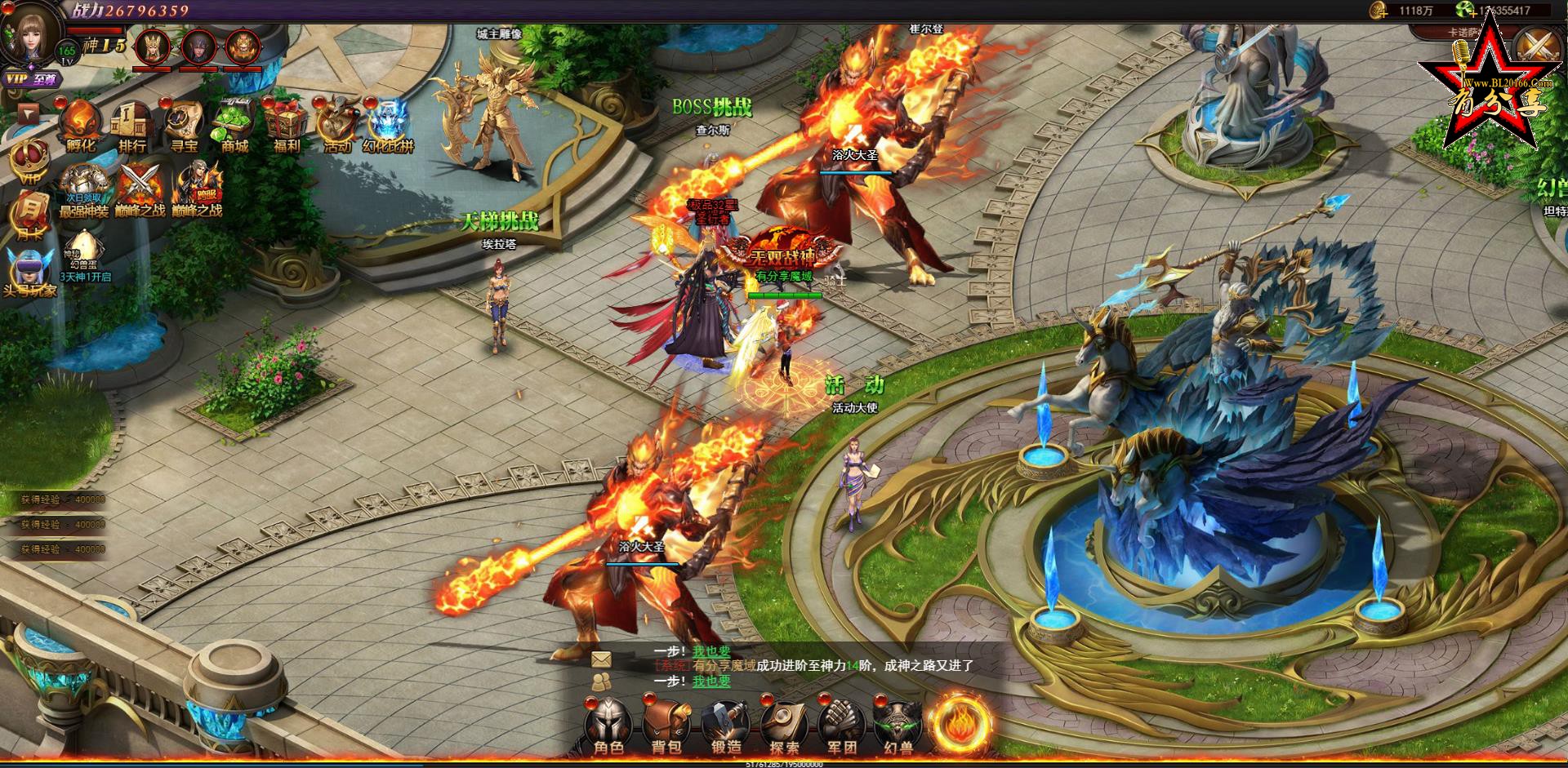The height and width of the screenshot is (768, 1568).
Task: Open the 福利 welfare gift box
Action: pos(287,125)
